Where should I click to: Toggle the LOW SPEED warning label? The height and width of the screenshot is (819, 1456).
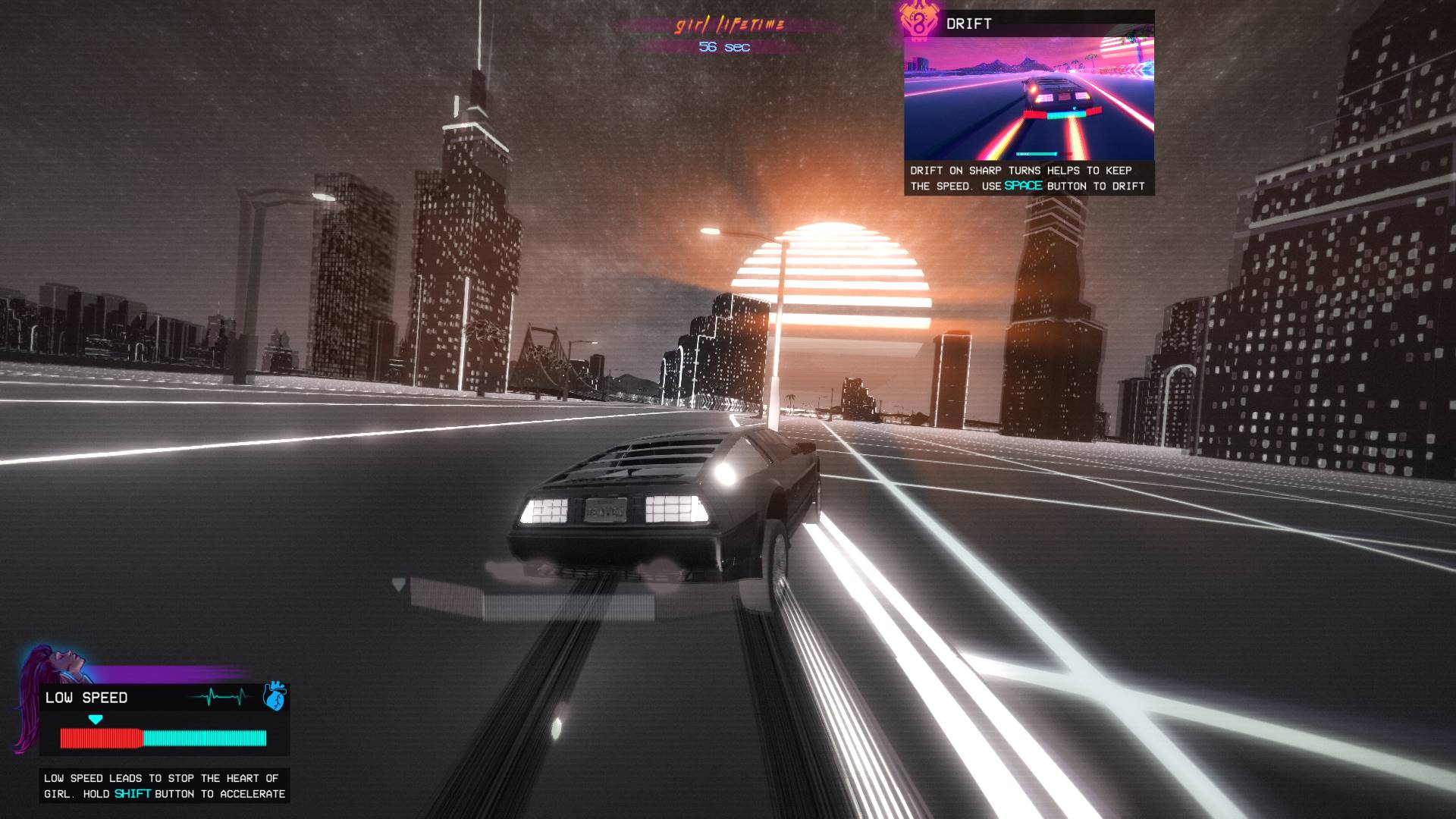[86, 698]
